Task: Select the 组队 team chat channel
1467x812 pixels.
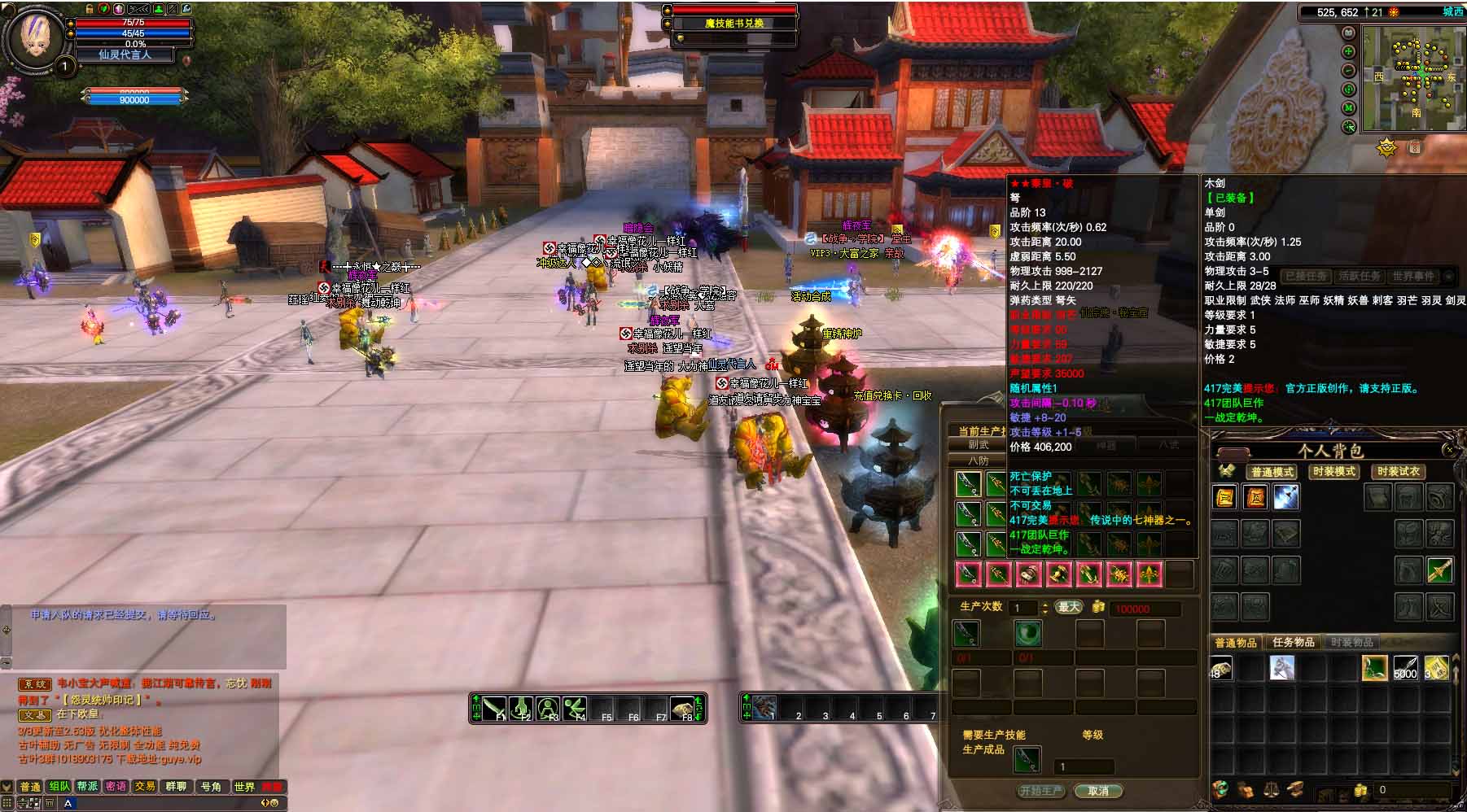Action: point(59,787)
